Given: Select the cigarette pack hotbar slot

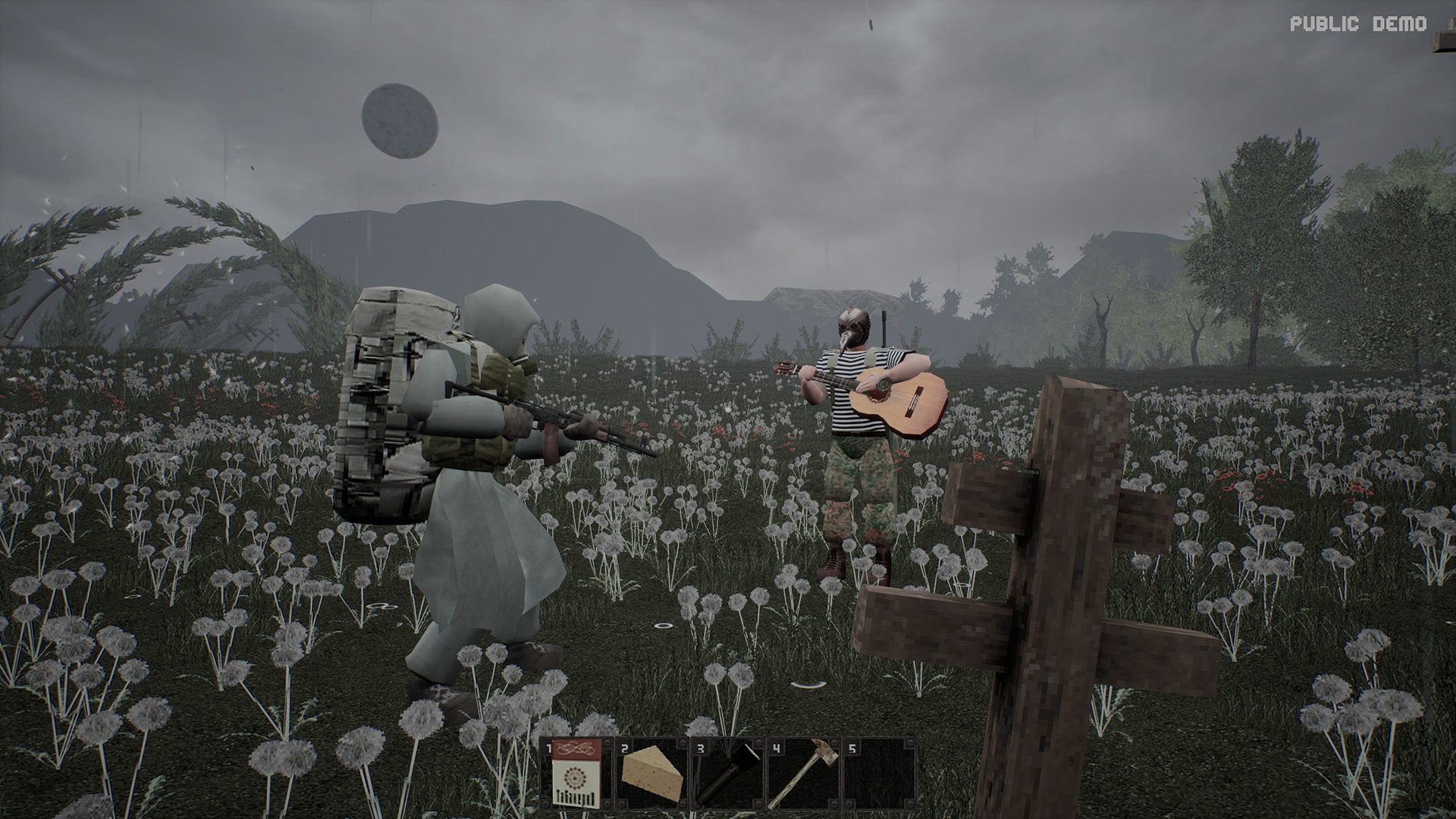Looking at the screenshot, I should pos(576,775).
